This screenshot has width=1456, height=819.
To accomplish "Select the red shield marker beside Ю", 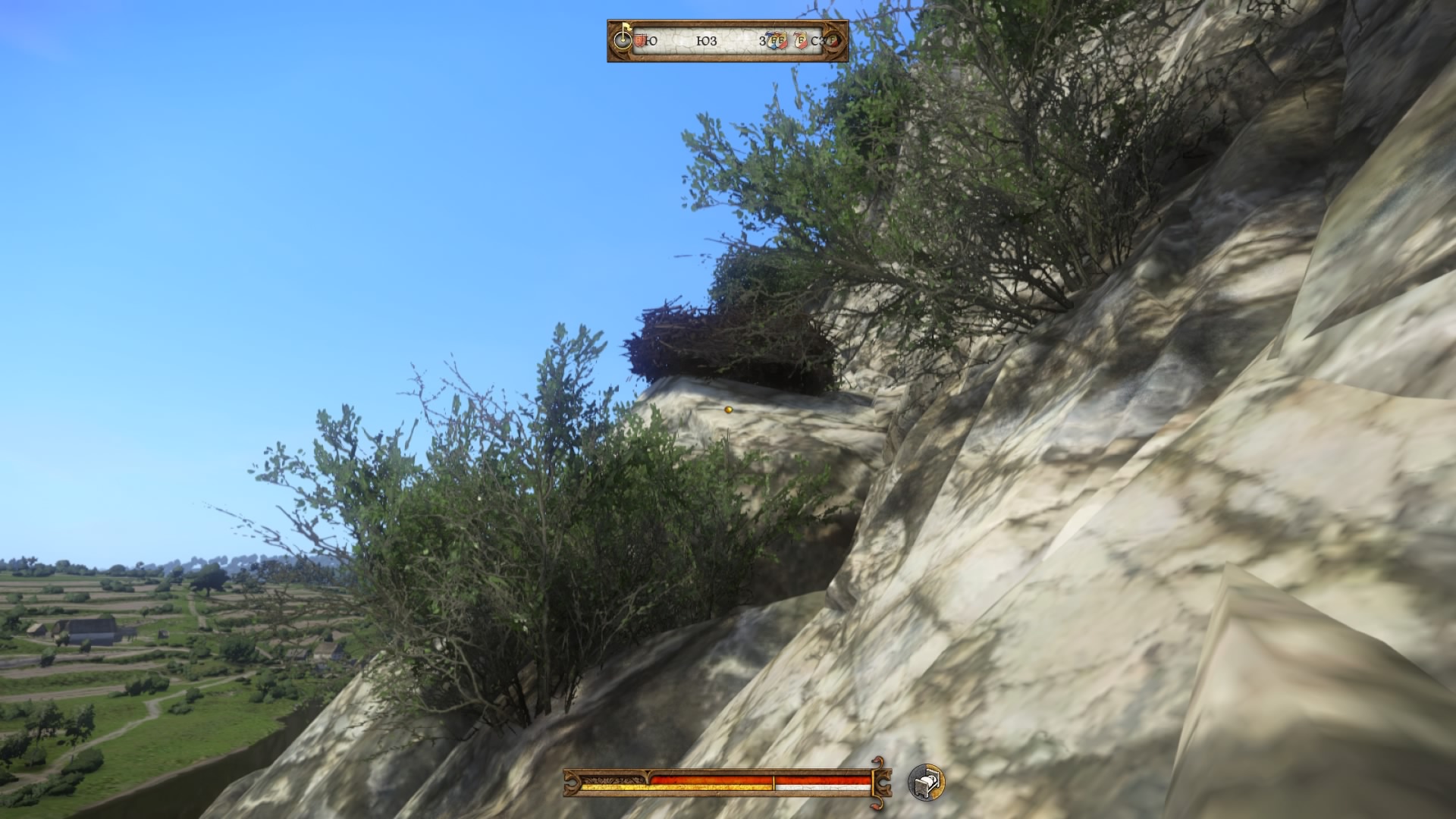I will [639, 41].
